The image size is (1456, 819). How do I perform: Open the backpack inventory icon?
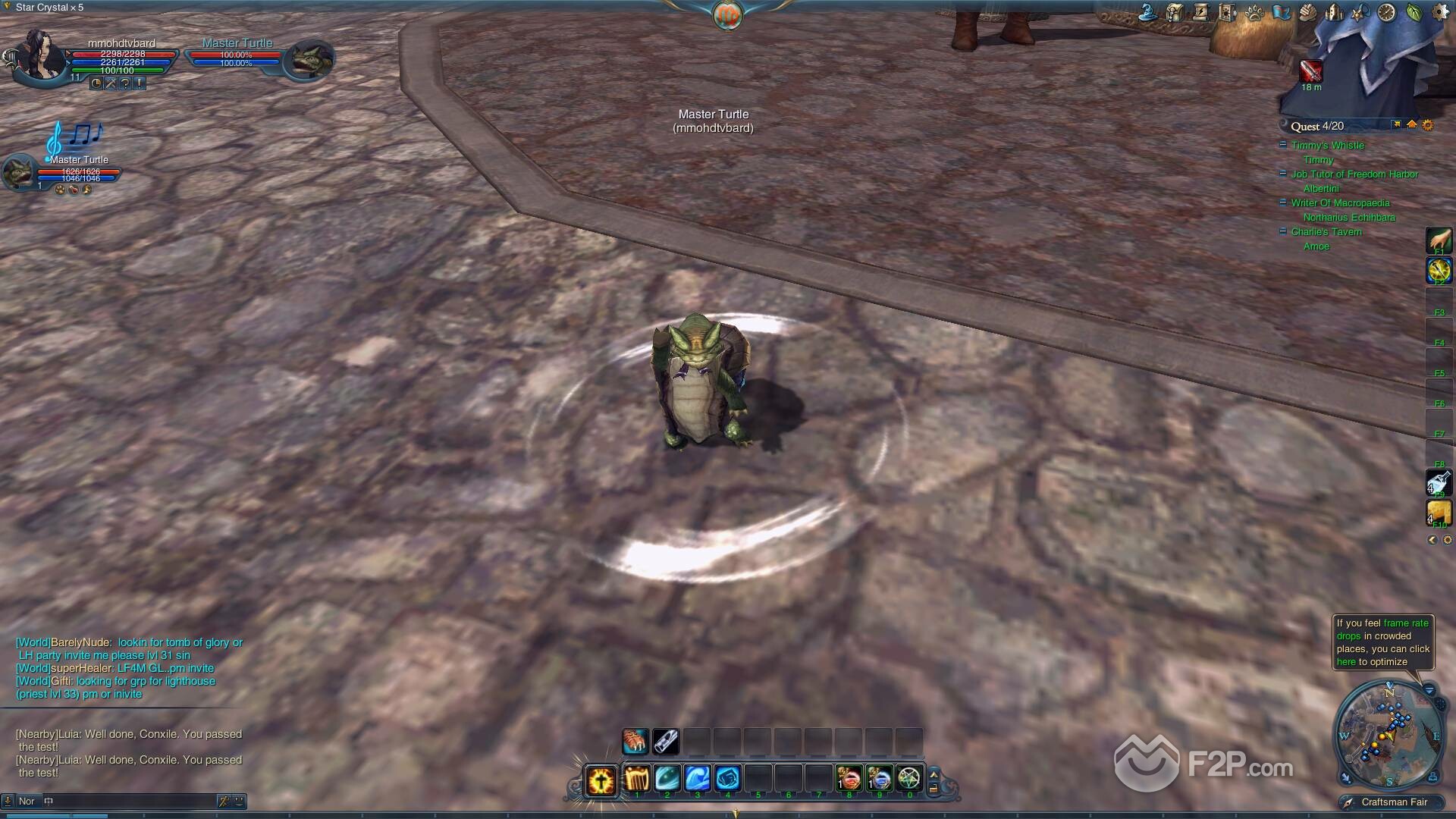1175,12
